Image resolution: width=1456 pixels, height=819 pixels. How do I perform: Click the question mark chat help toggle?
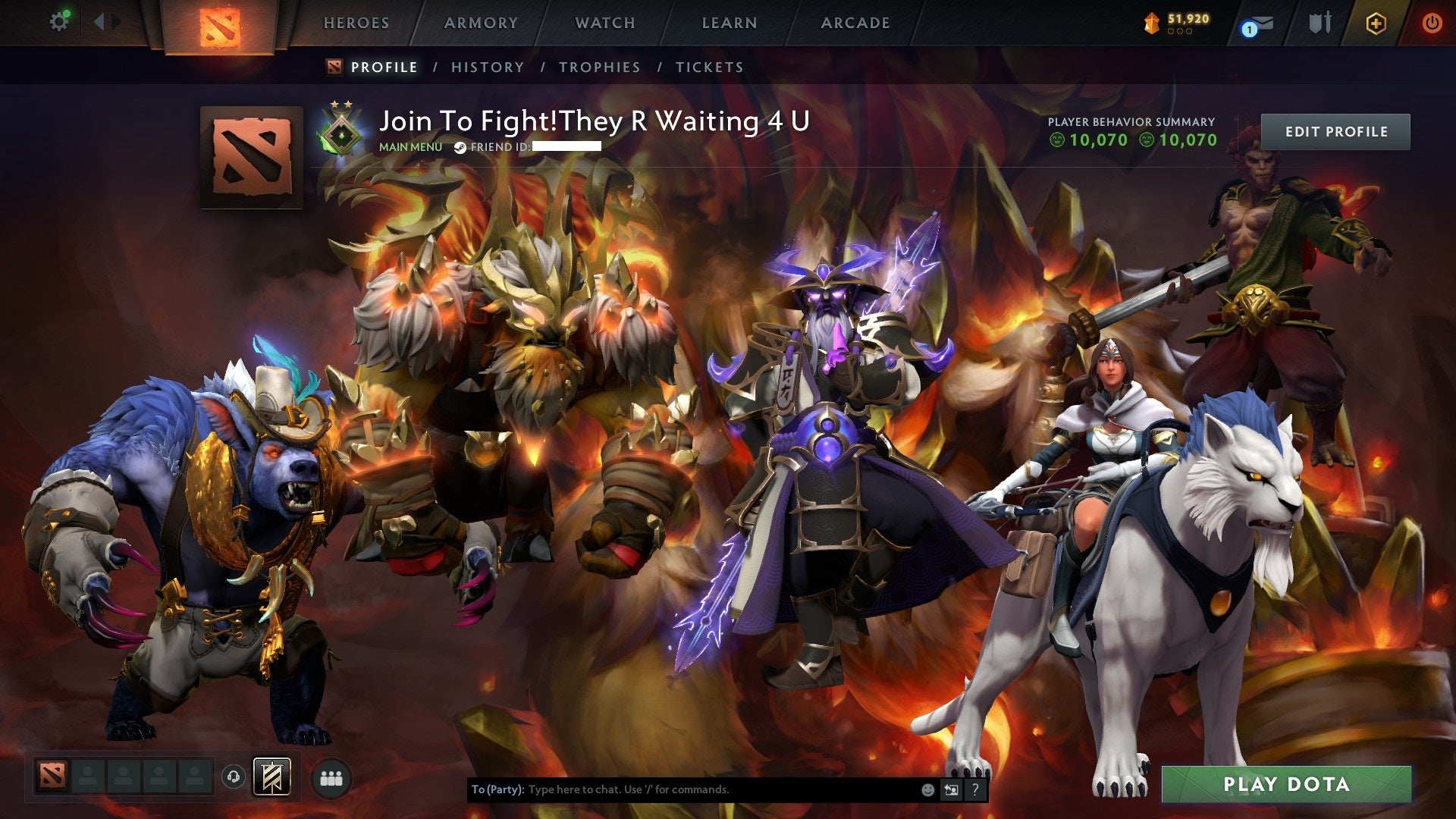[975, 789]
